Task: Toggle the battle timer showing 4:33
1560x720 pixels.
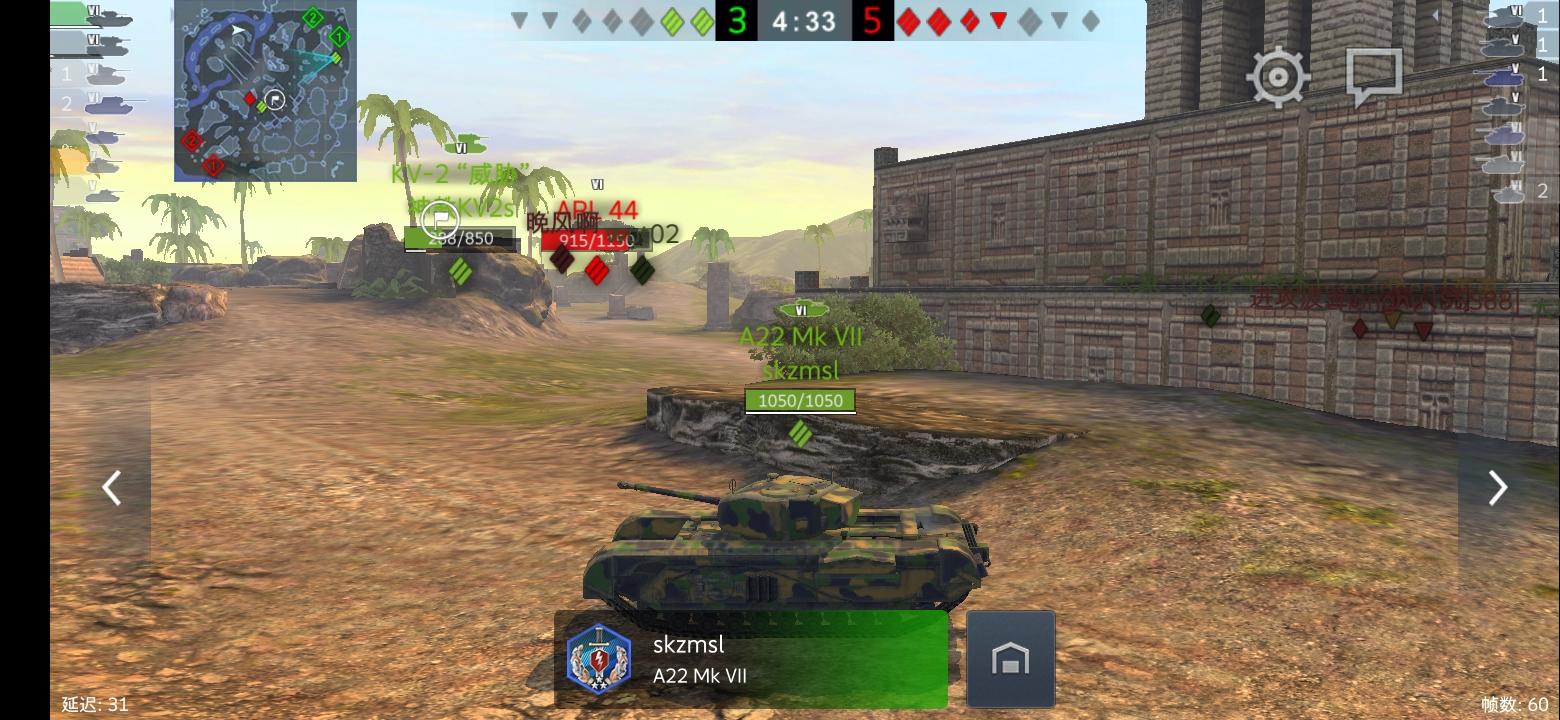Action: [804, 21]
